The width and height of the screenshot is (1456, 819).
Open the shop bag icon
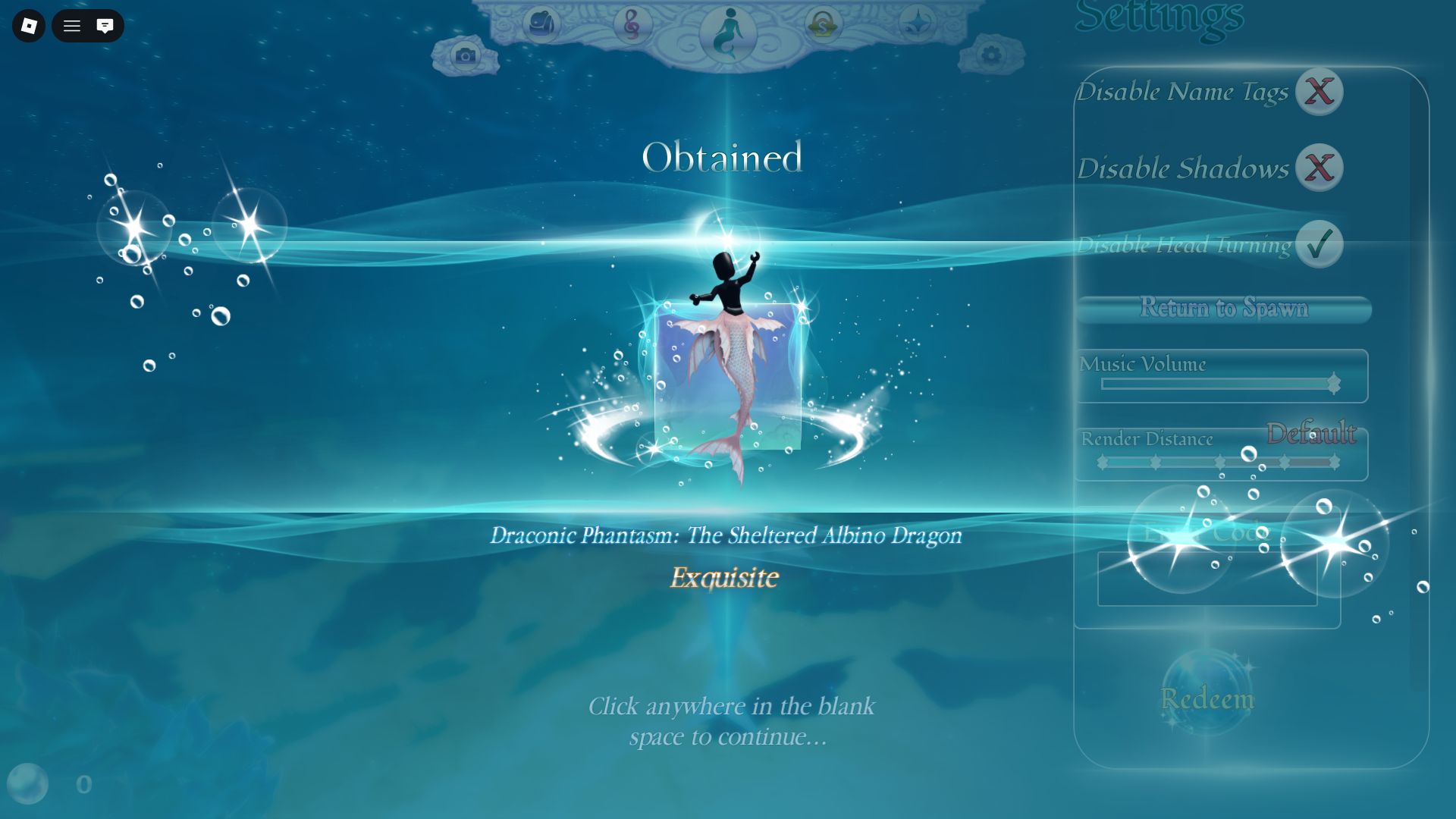824,24
